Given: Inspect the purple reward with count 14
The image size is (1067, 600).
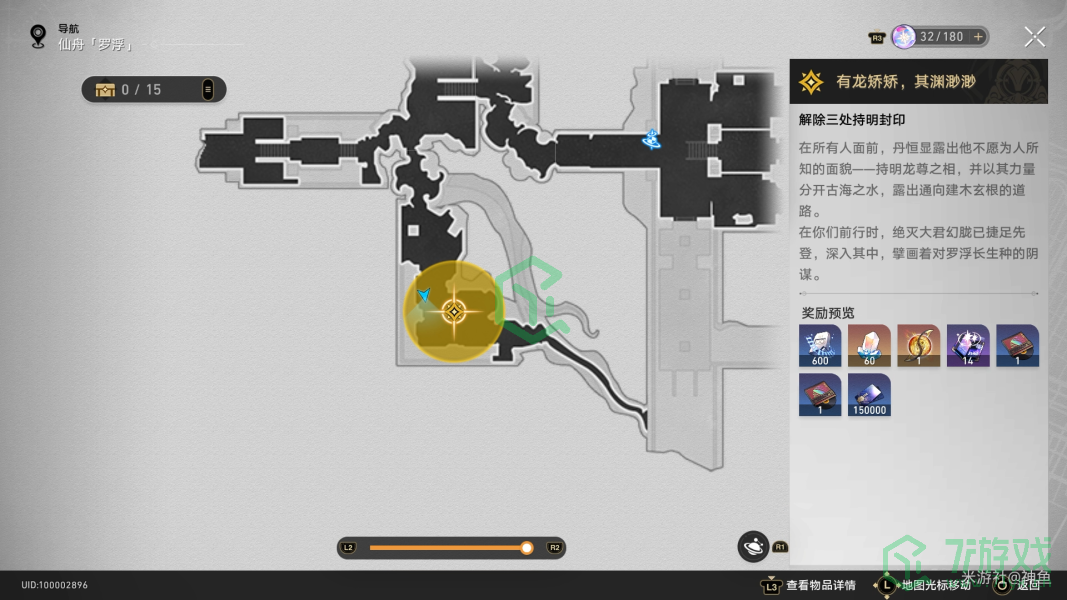Looking at the screenshot, I should pos(967,346).
